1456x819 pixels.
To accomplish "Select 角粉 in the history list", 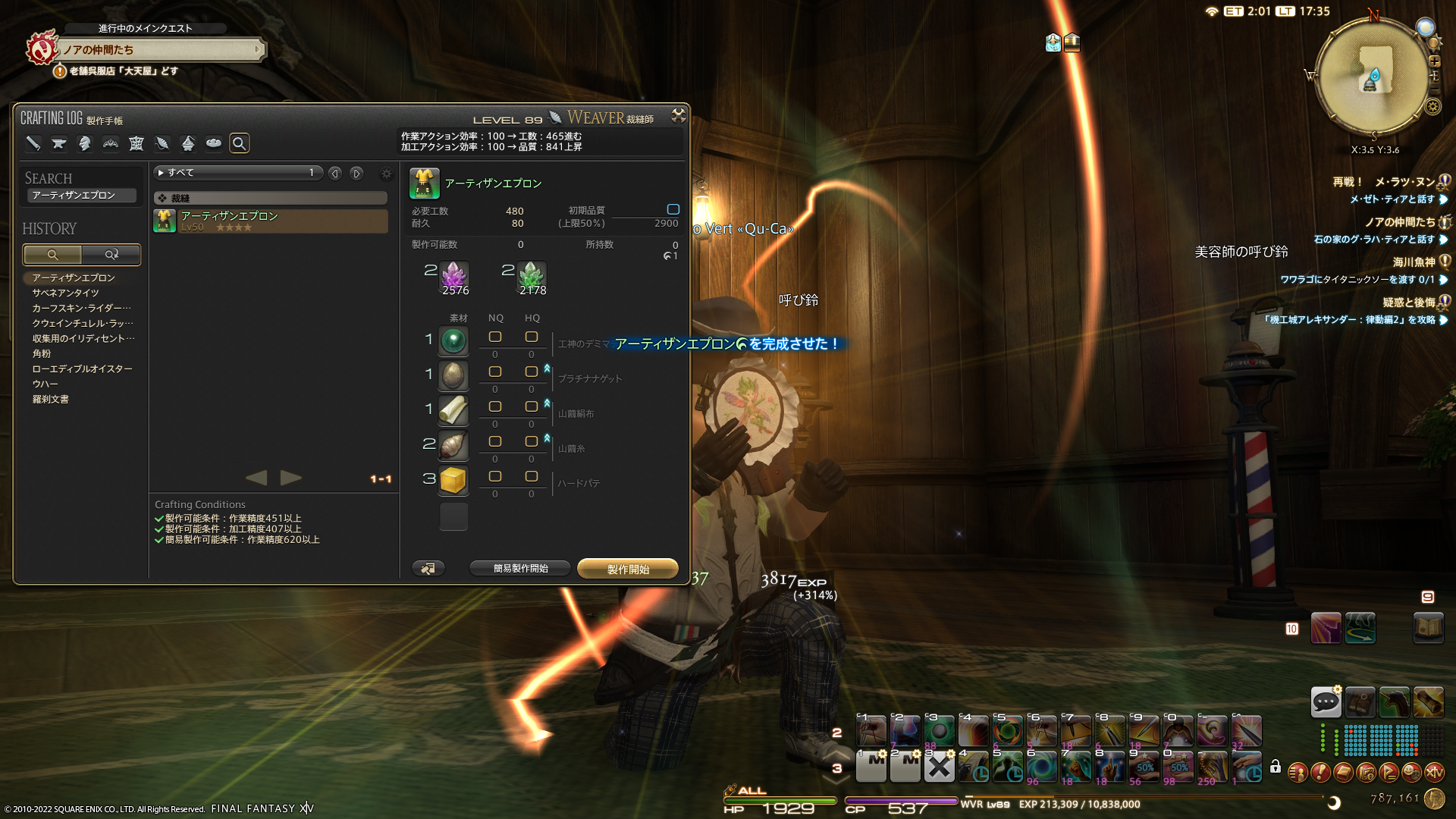I will [42, 353].
